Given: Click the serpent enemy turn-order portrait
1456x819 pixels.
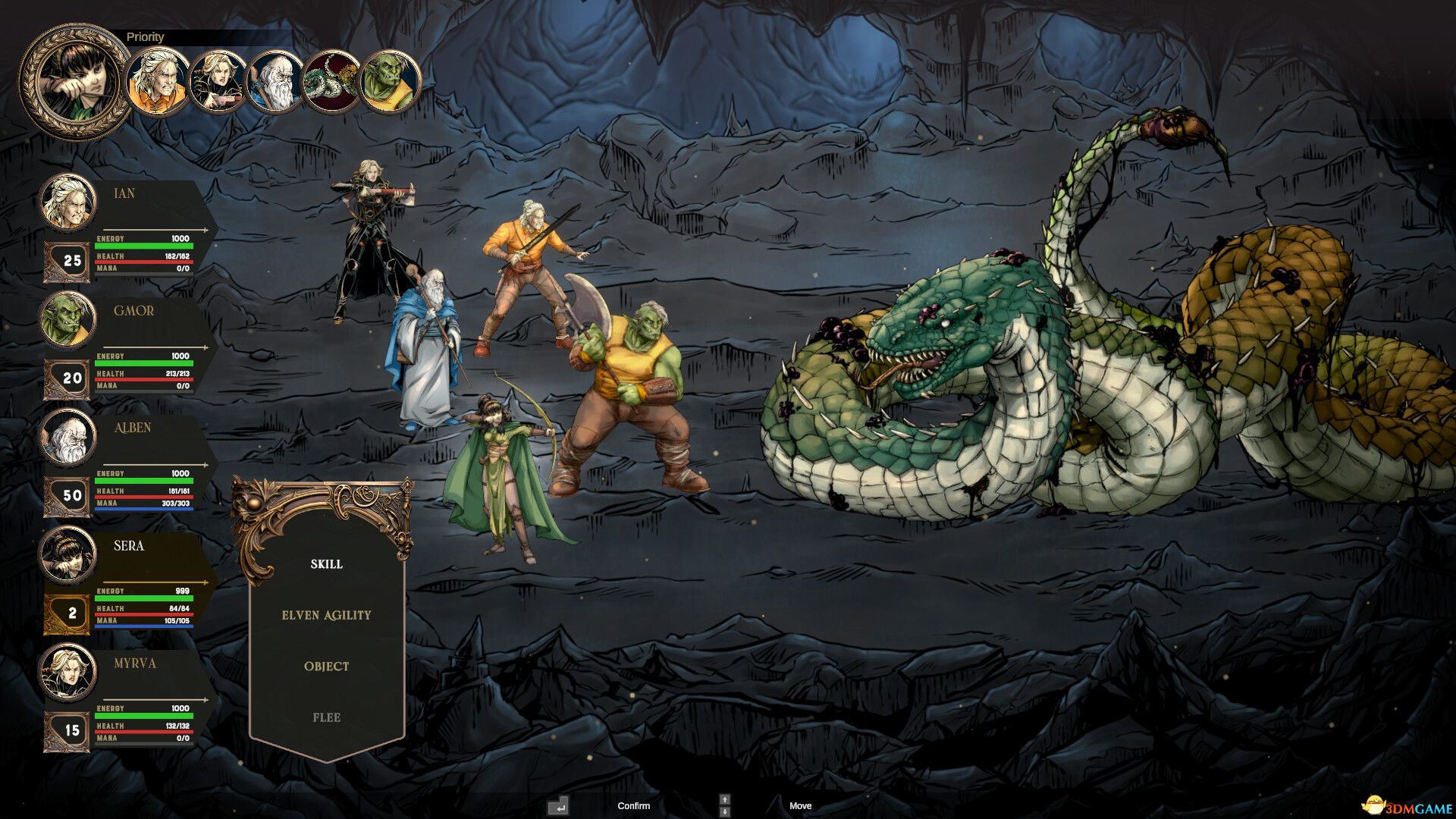Looking at the screenshot, I should [331, 81].
